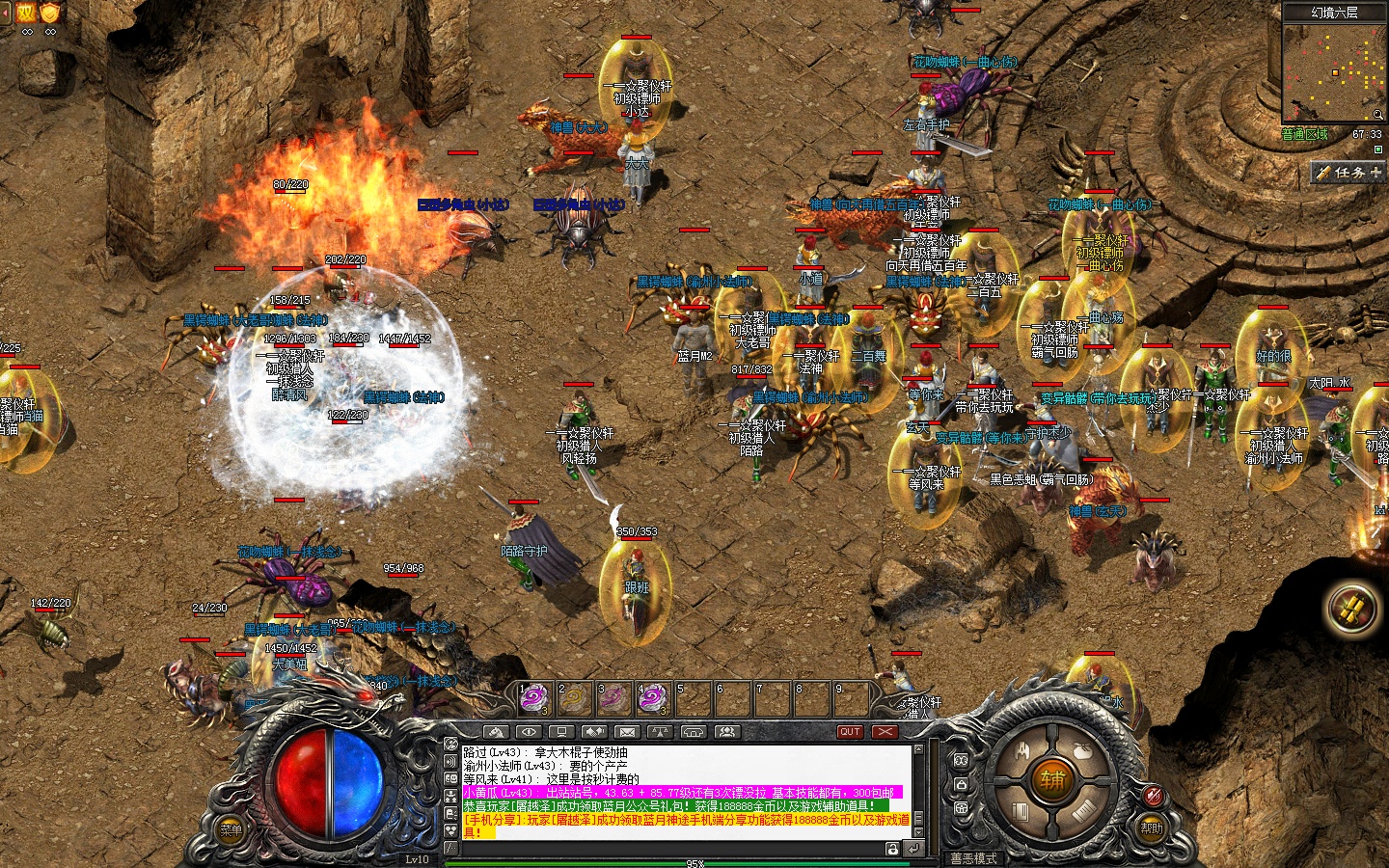This screenshot has height=868, width=1389.
Task: Close the game with red X button
Action: click(885, 732)
